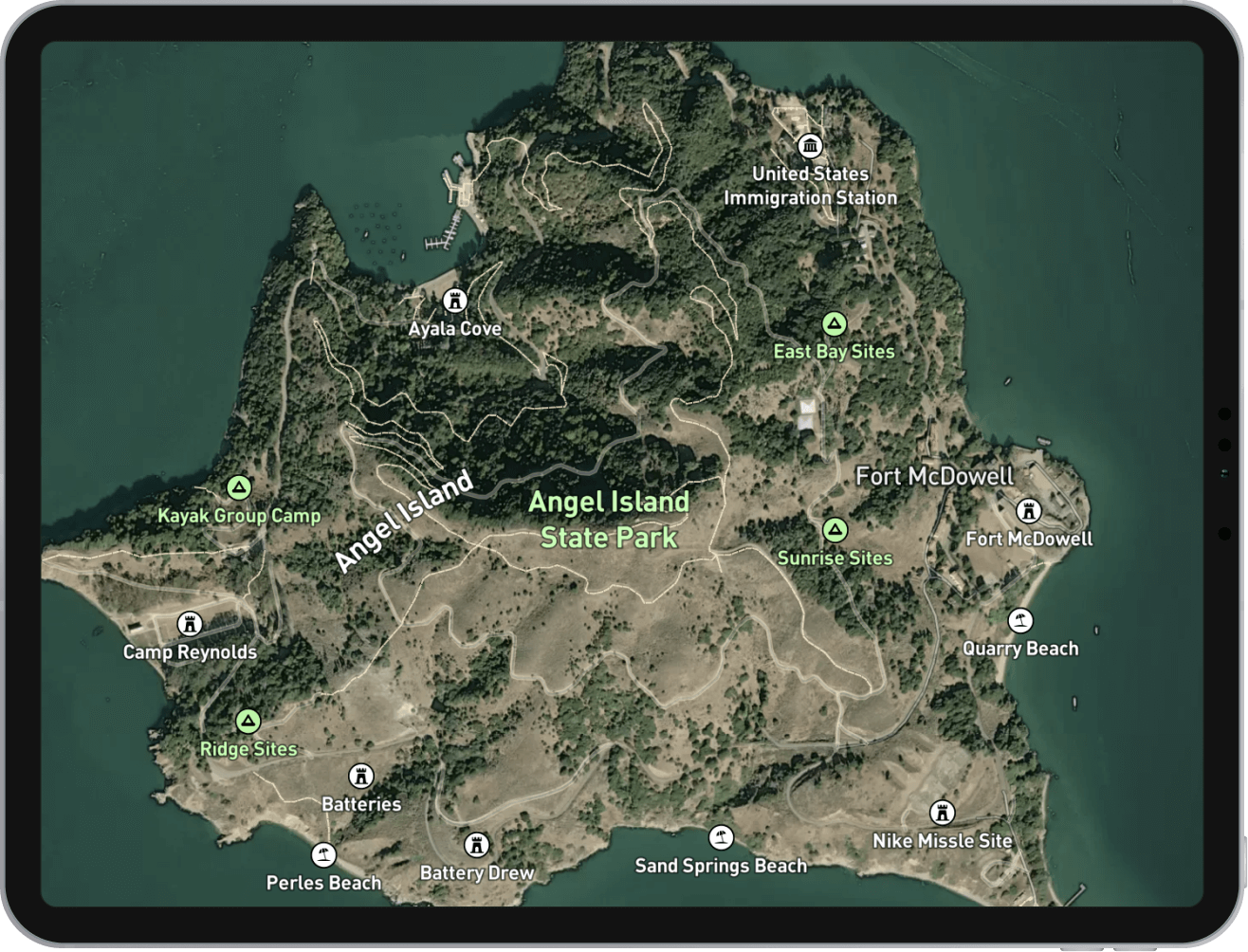The height and width of the screenshot is (952, 1248).
Task: Select the United States Immigration Station museum icon
Action: click(x=810, y=148)
